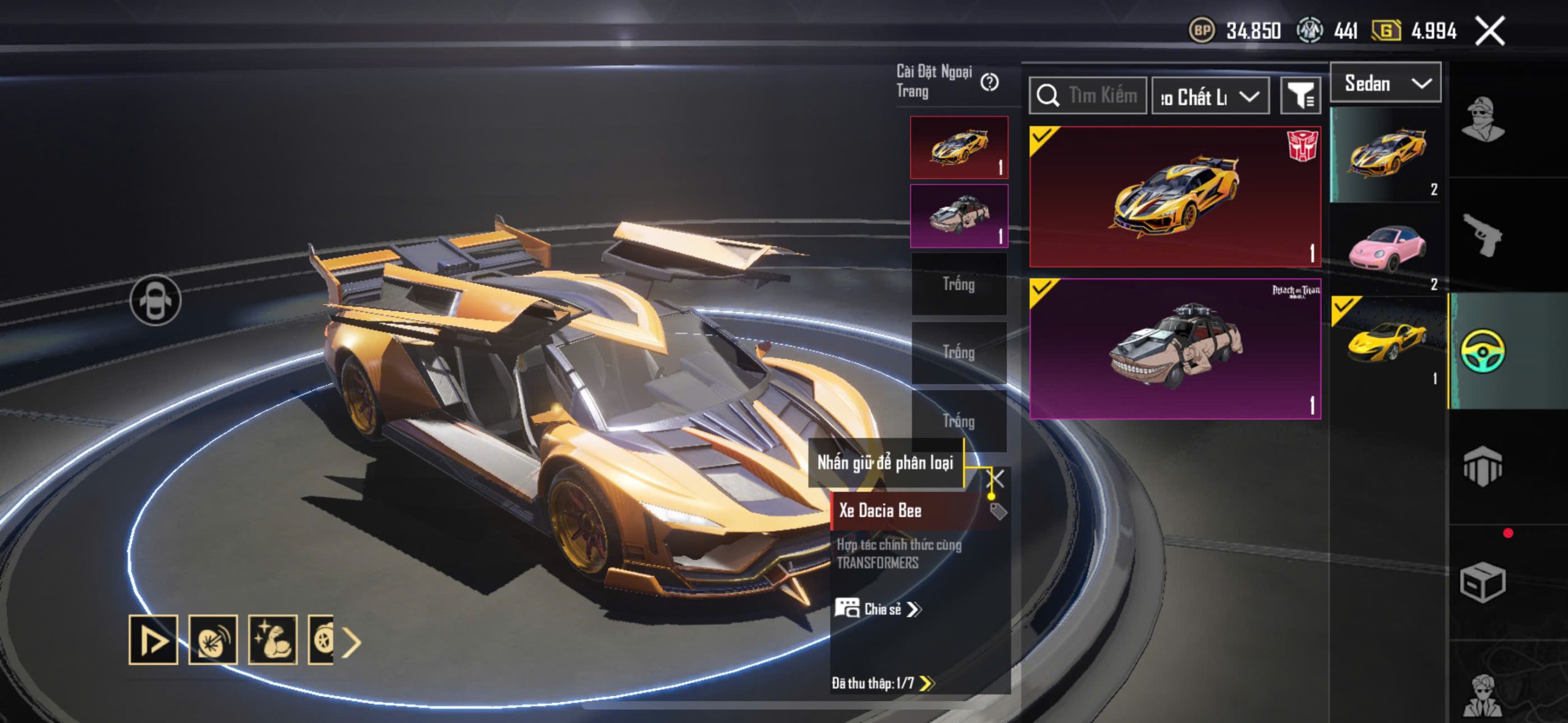Image resolution: width=1568 pixels, height=723 pixels.
Task: Expand more vehicle effect icons with arrow
Action: click(352, 642)
